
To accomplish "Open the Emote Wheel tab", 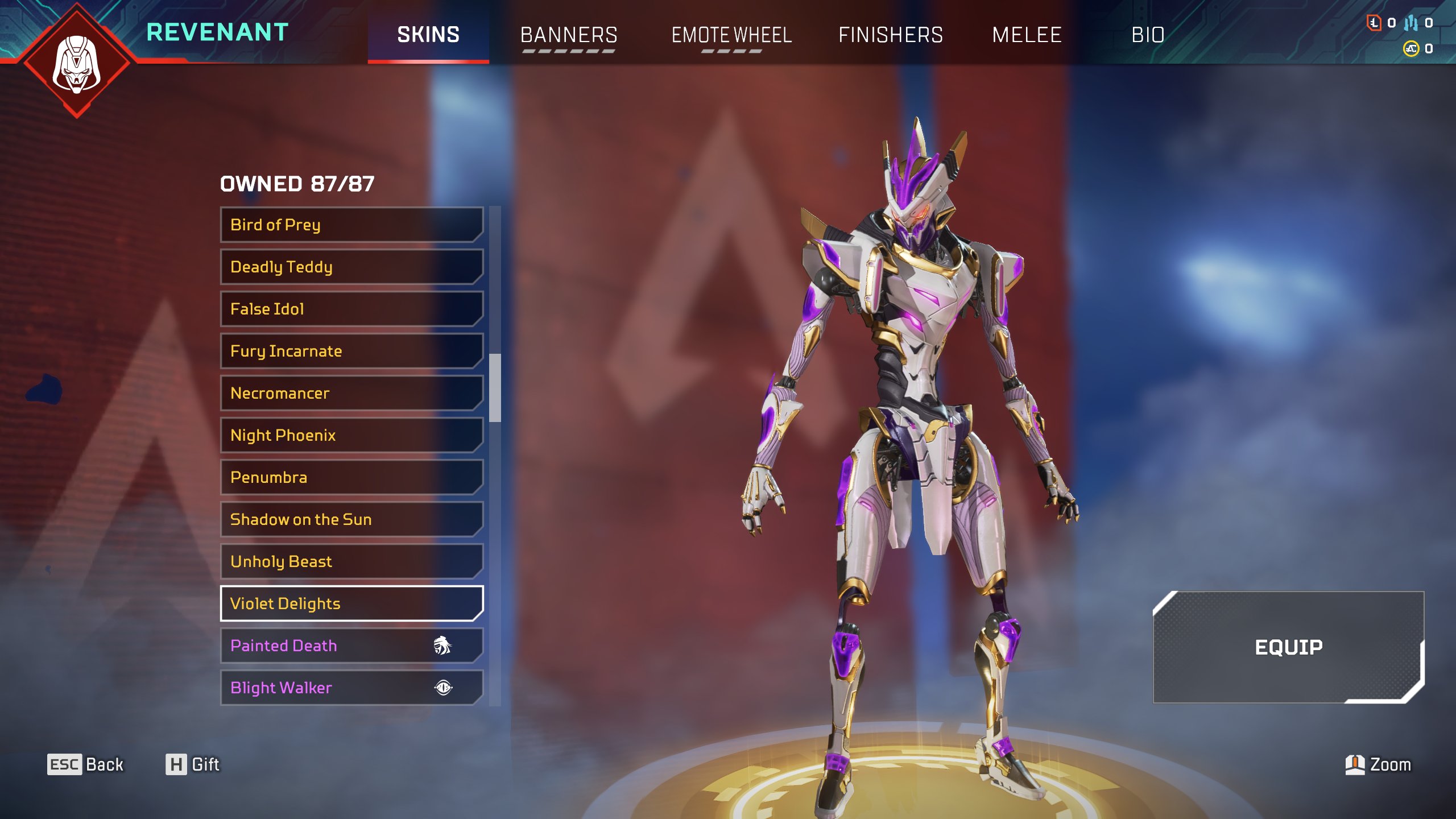I will click(x=731, y=35).
